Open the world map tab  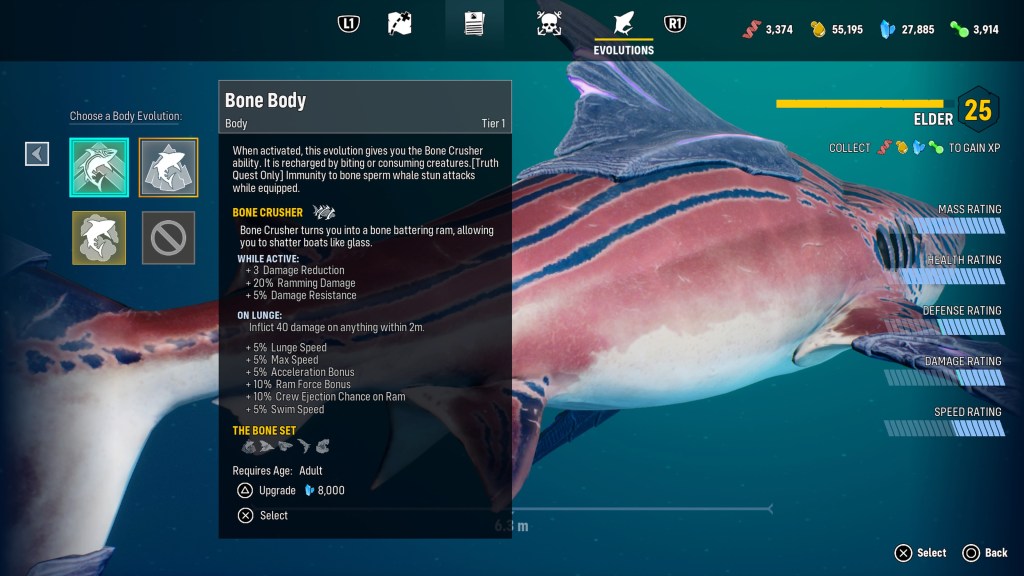(x=399, y=23)
